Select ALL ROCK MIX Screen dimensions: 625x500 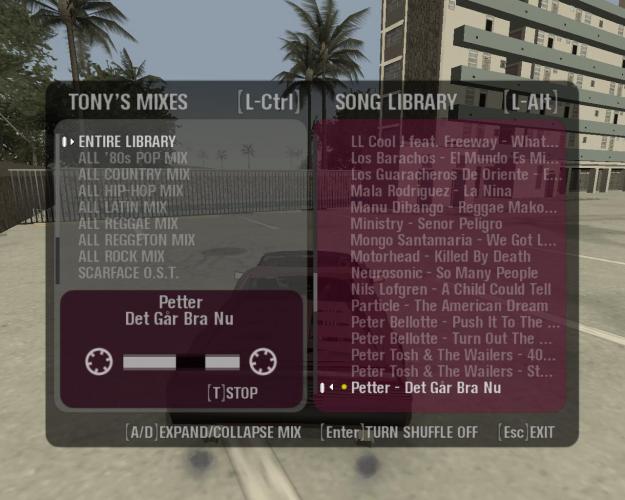[x=120, y=256]
